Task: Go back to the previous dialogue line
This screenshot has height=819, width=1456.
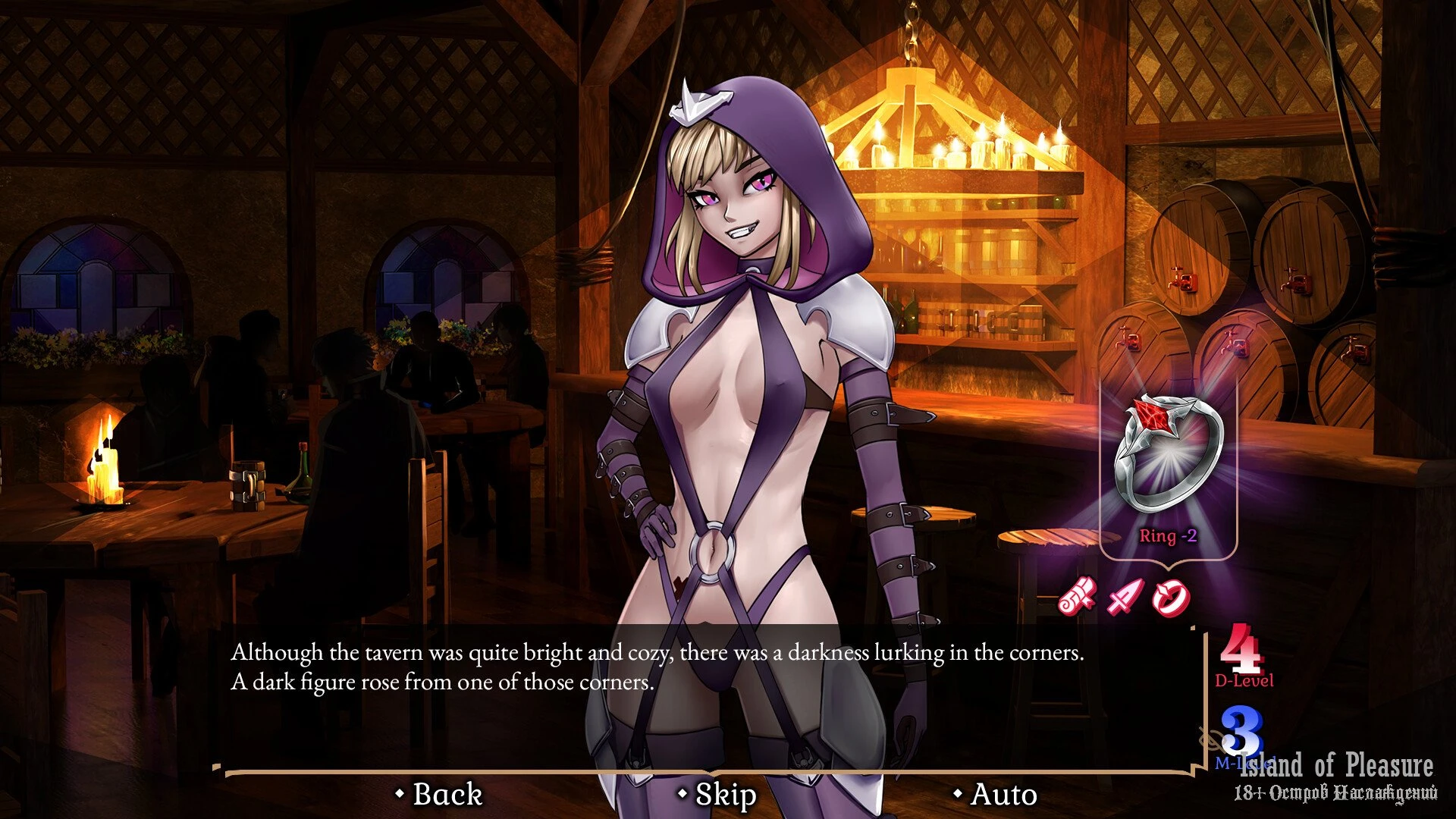Action: coord(440,794)
